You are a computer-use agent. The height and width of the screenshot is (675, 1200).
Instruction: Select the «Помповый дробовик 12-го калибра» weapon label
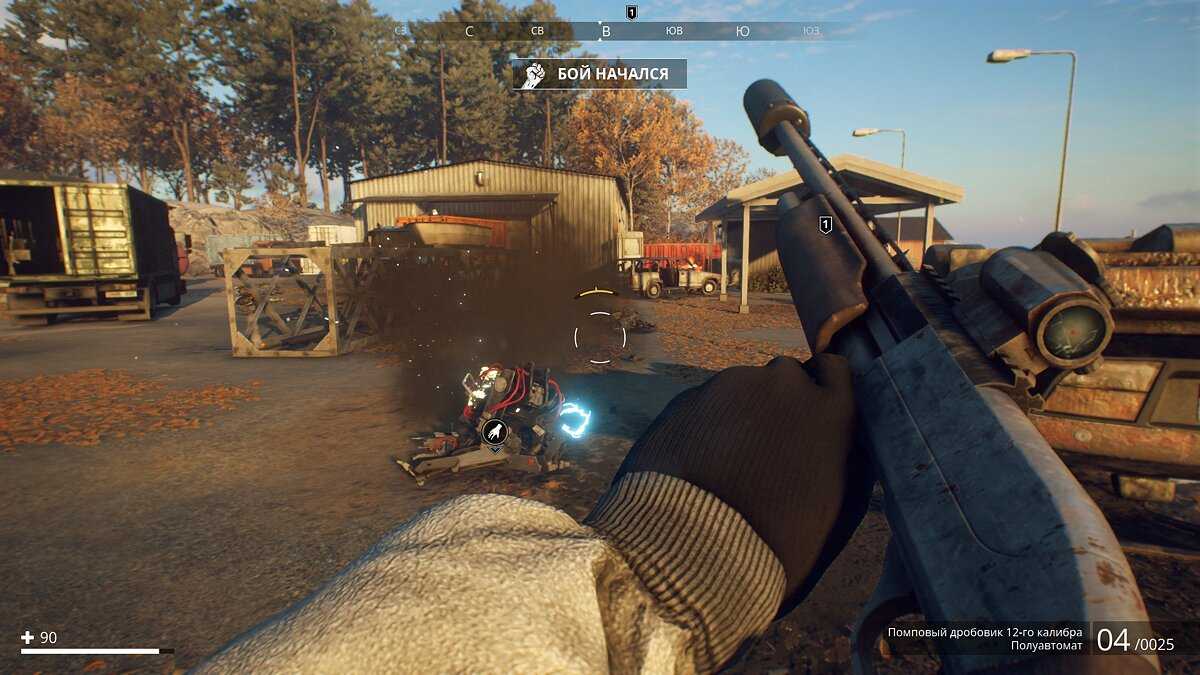click(x=984, y=632)
